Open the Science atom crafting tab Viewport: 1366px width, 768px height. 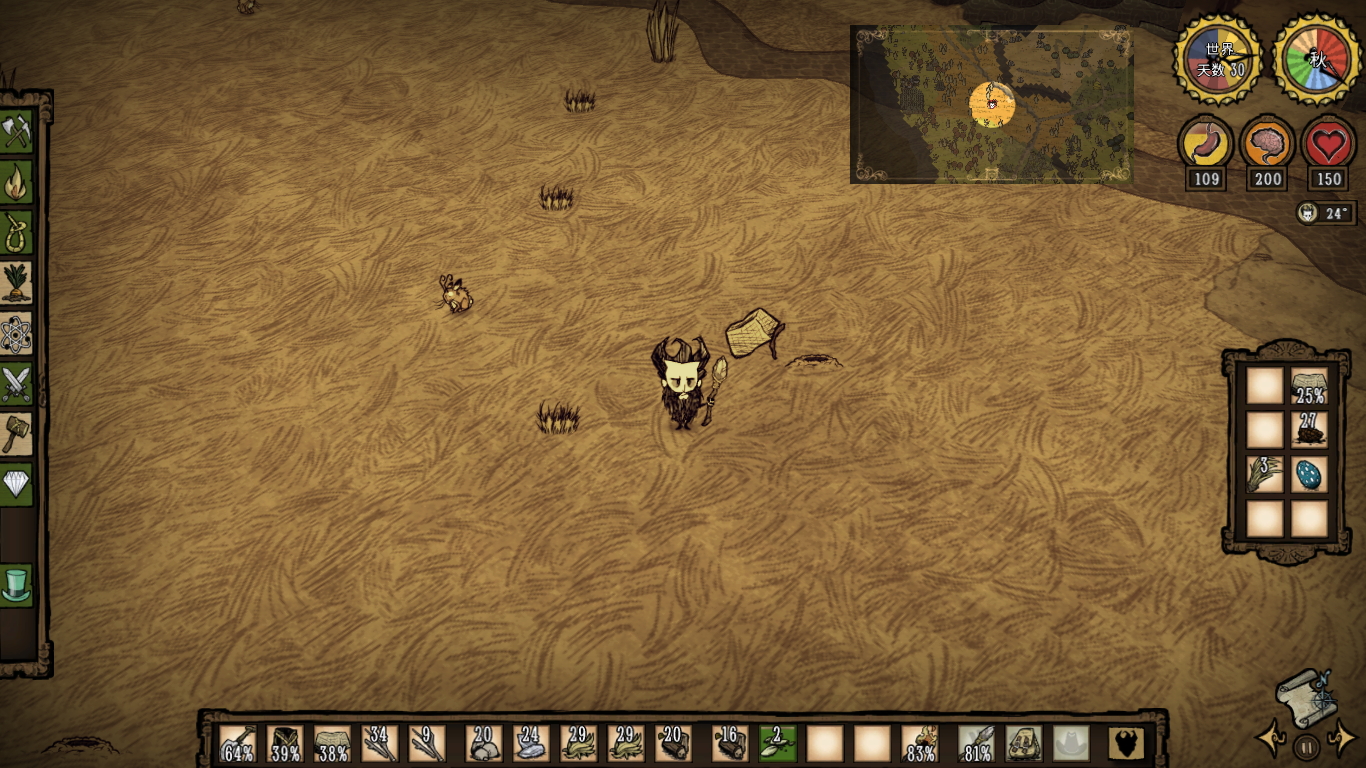(x=17, y=334)
